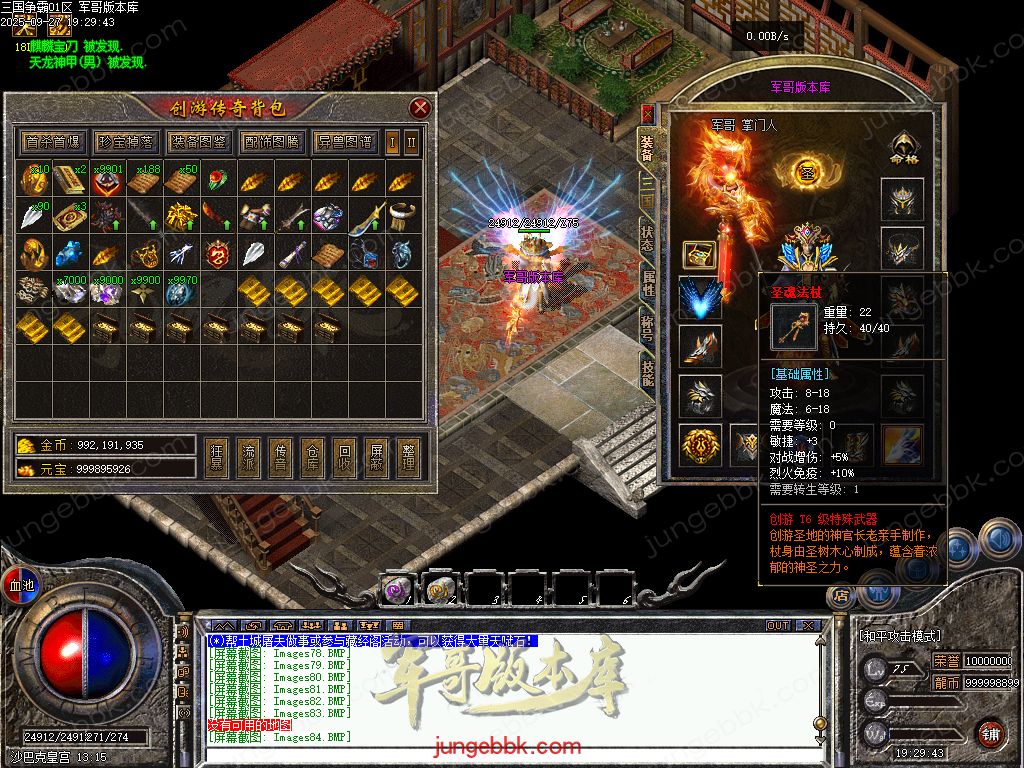Viewport: 1024px width, 768px height.
Task: Open the 配饰图腾 page
Action: pyautogui.click(x=271, y=142)
